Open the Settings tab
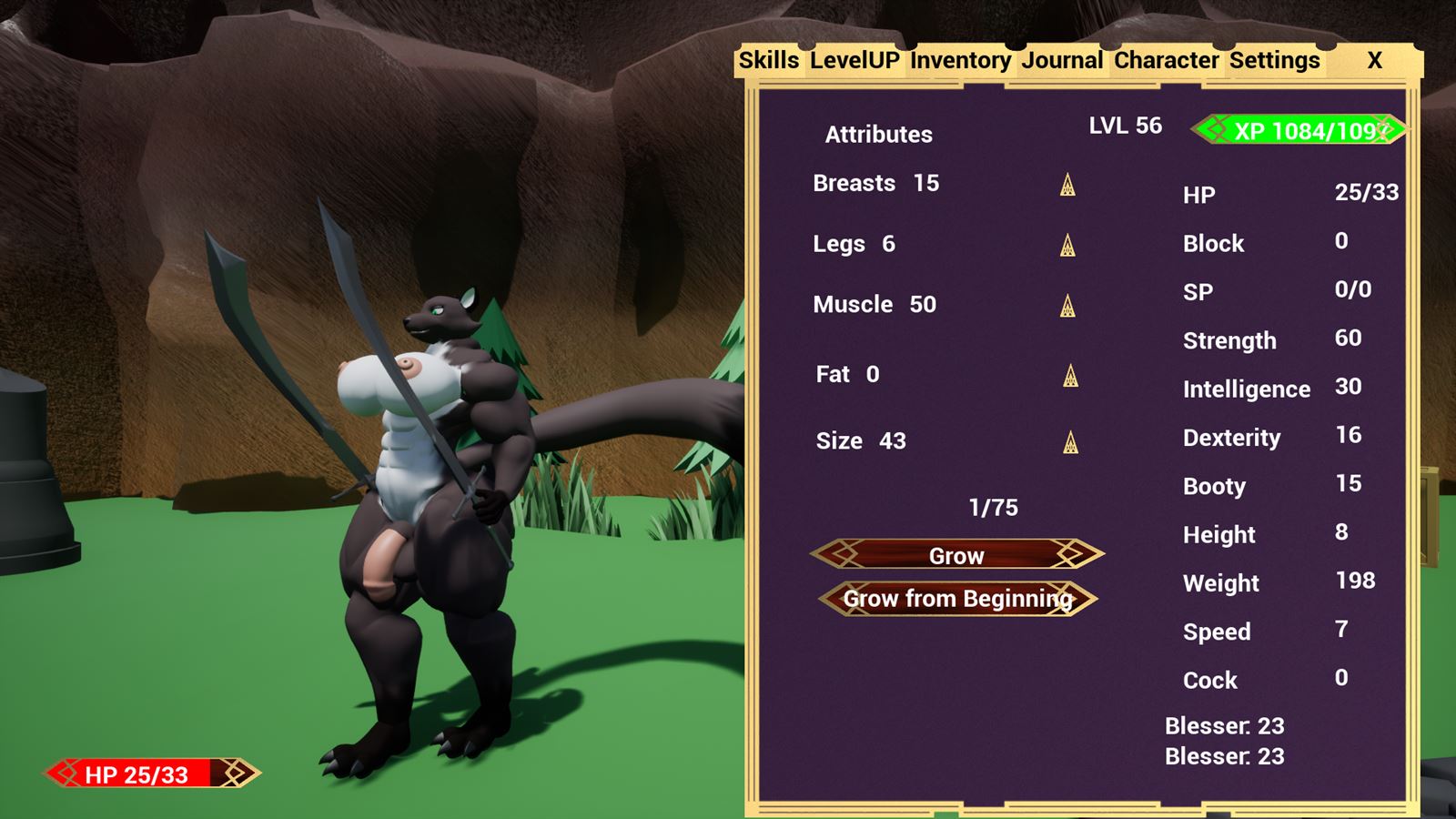 pos(1274,60)
